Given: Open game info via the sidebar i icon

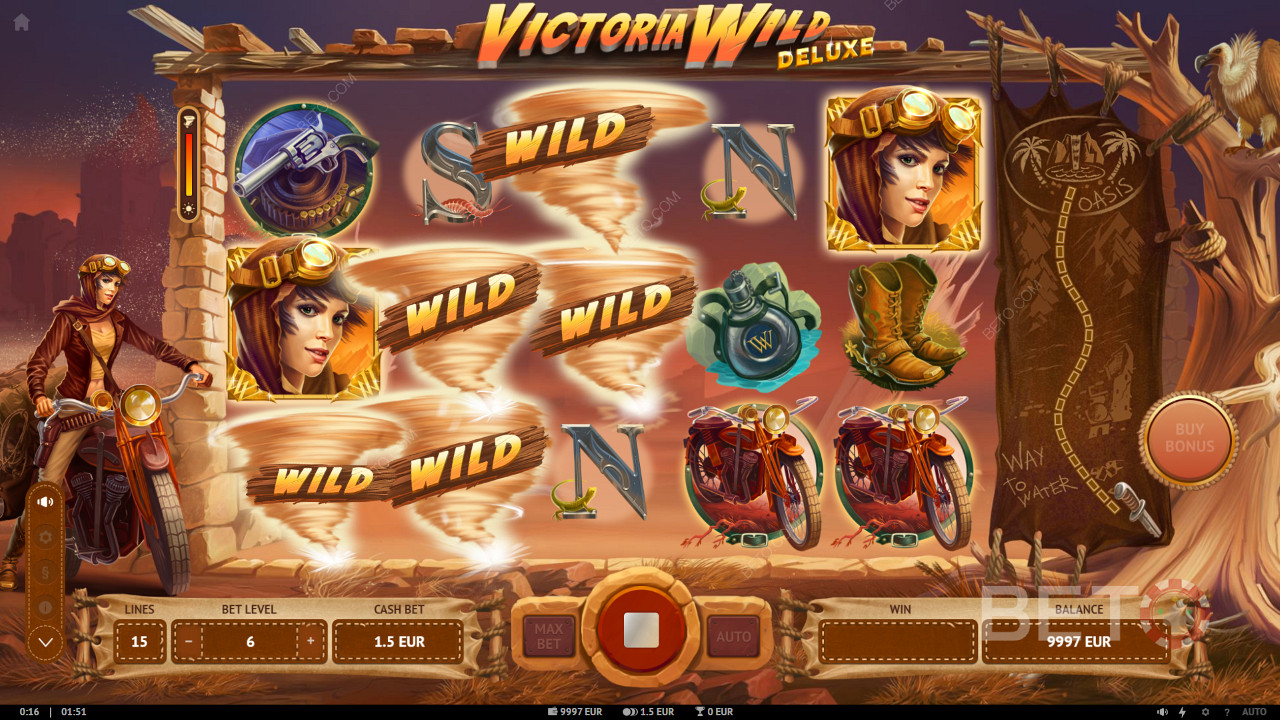Looking at the screenshot, I should pyautogui.click(x=45, y=606).
